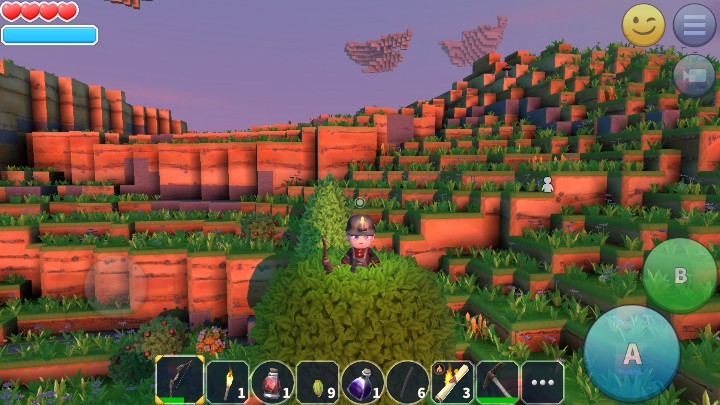Viewport: 720px width, 405px height.
Task: Choose the purple potion slot
Action: click(362, 381)
